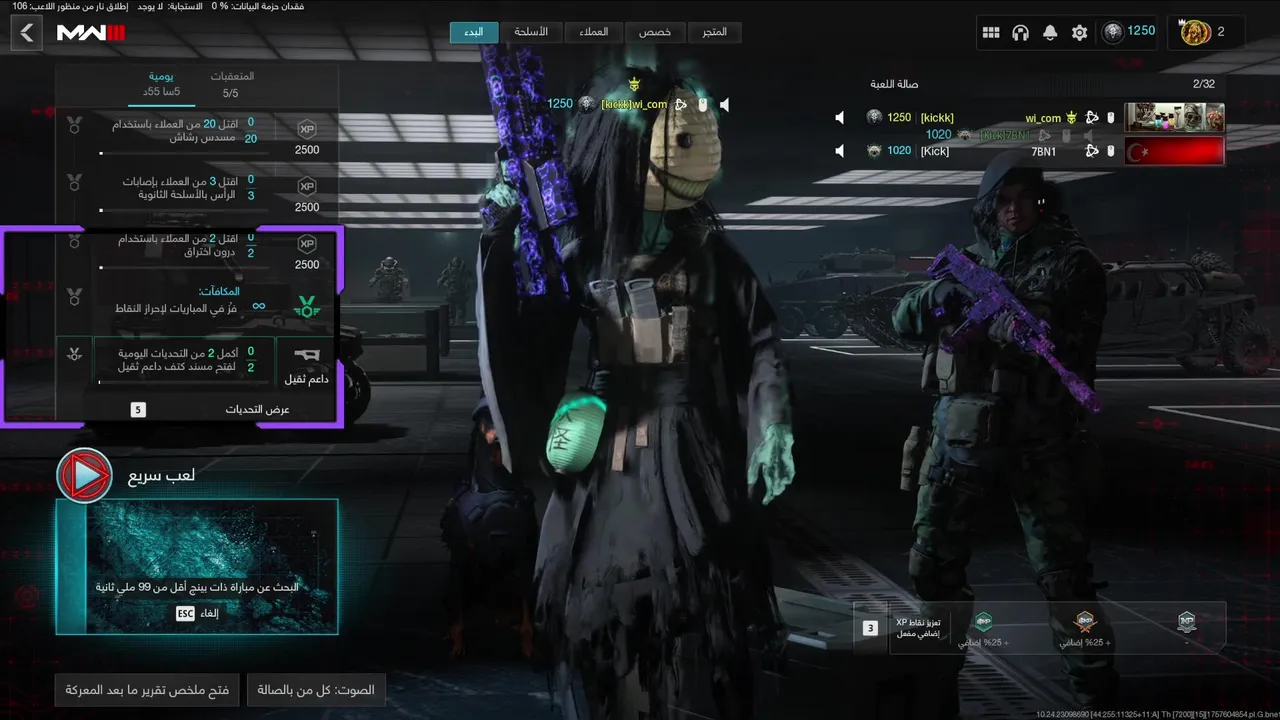The width and height of the screenshot is (1280, 720).
Task: Open settings with the gear icon
Action: (1079, 33)
